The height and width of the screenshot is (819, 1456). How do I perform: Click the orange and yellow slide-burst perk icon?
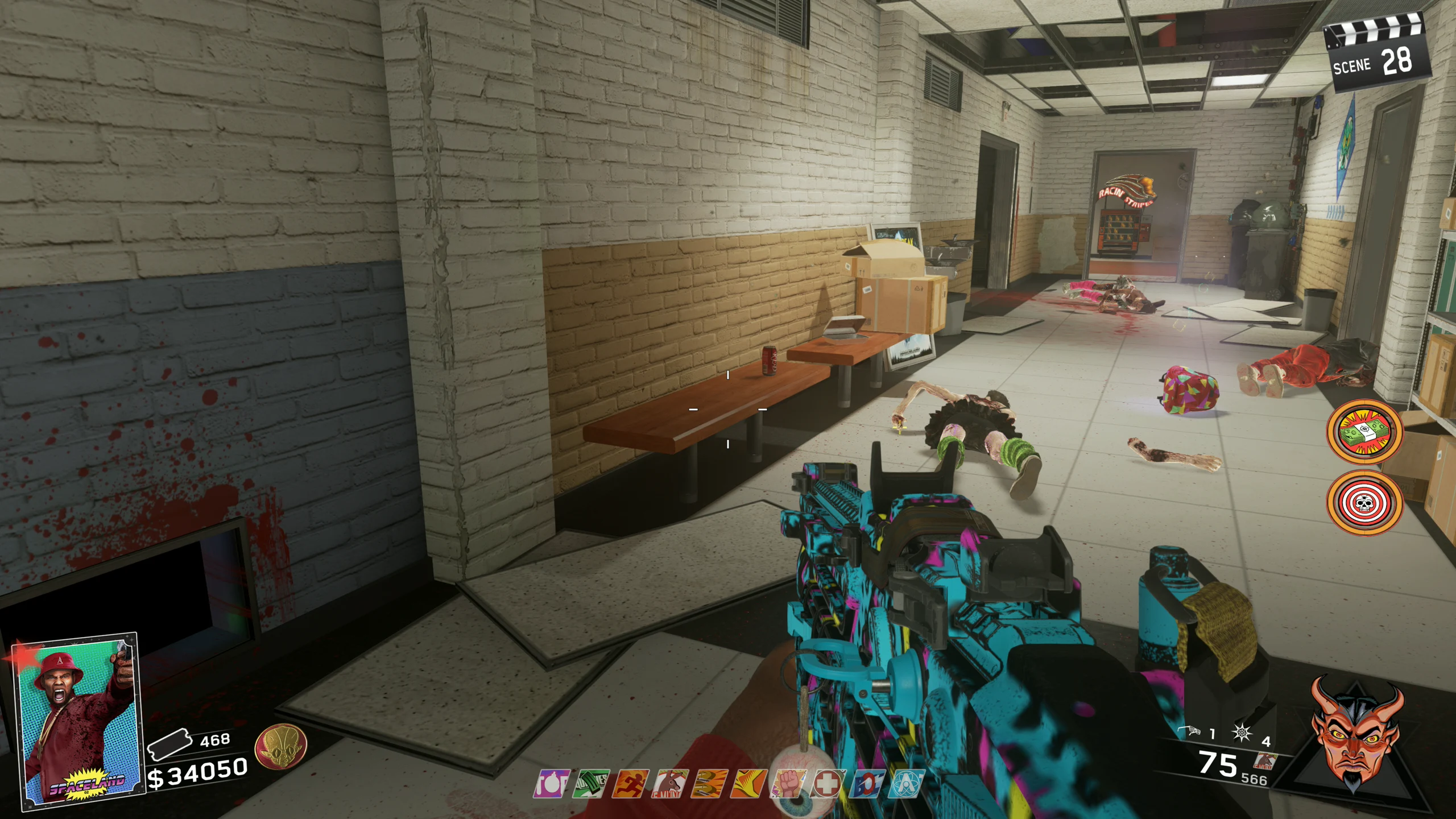tap(749, 784)
